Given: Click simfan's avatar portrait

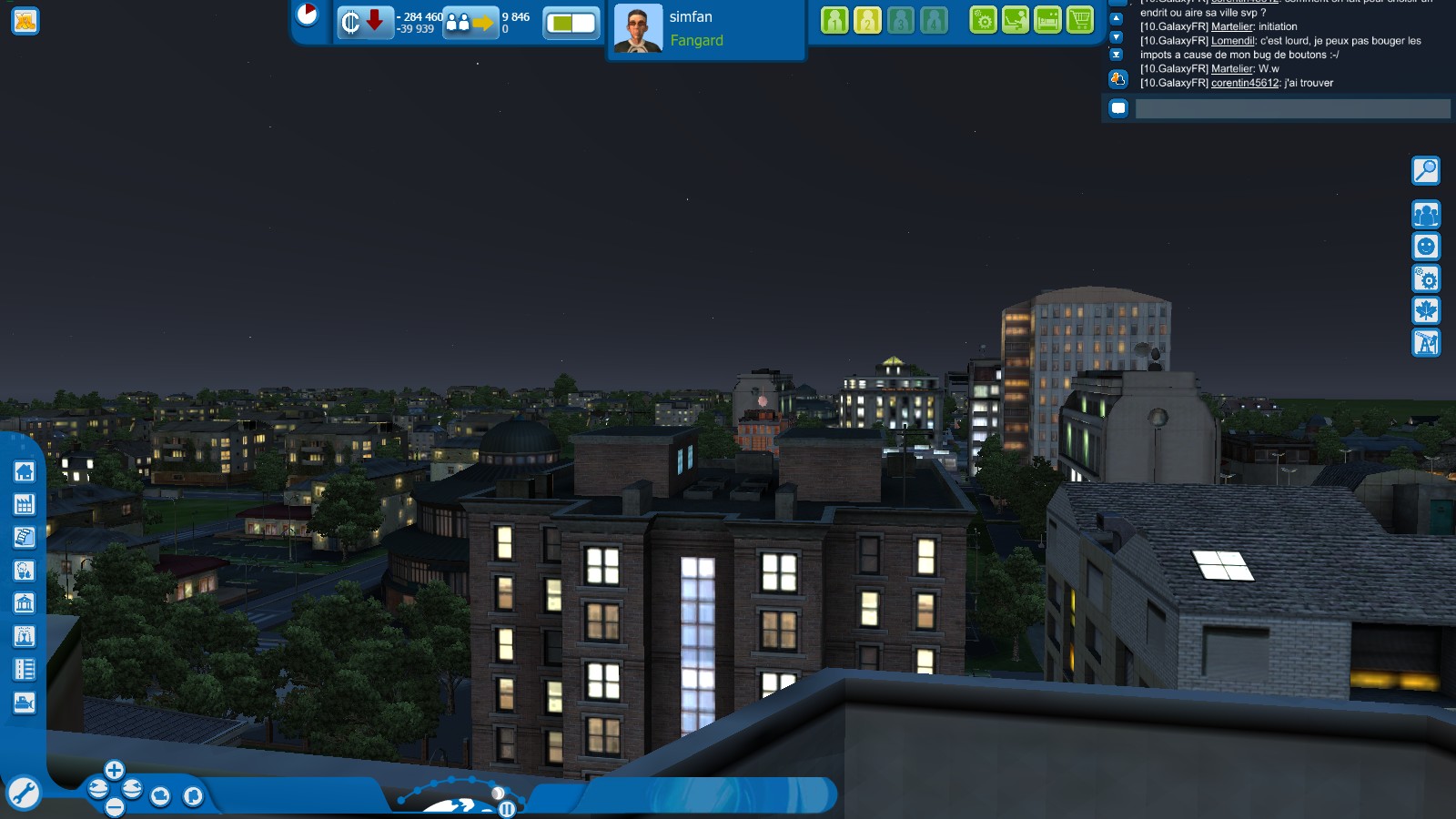Looking at the screenshot, I should pos(638,28).
